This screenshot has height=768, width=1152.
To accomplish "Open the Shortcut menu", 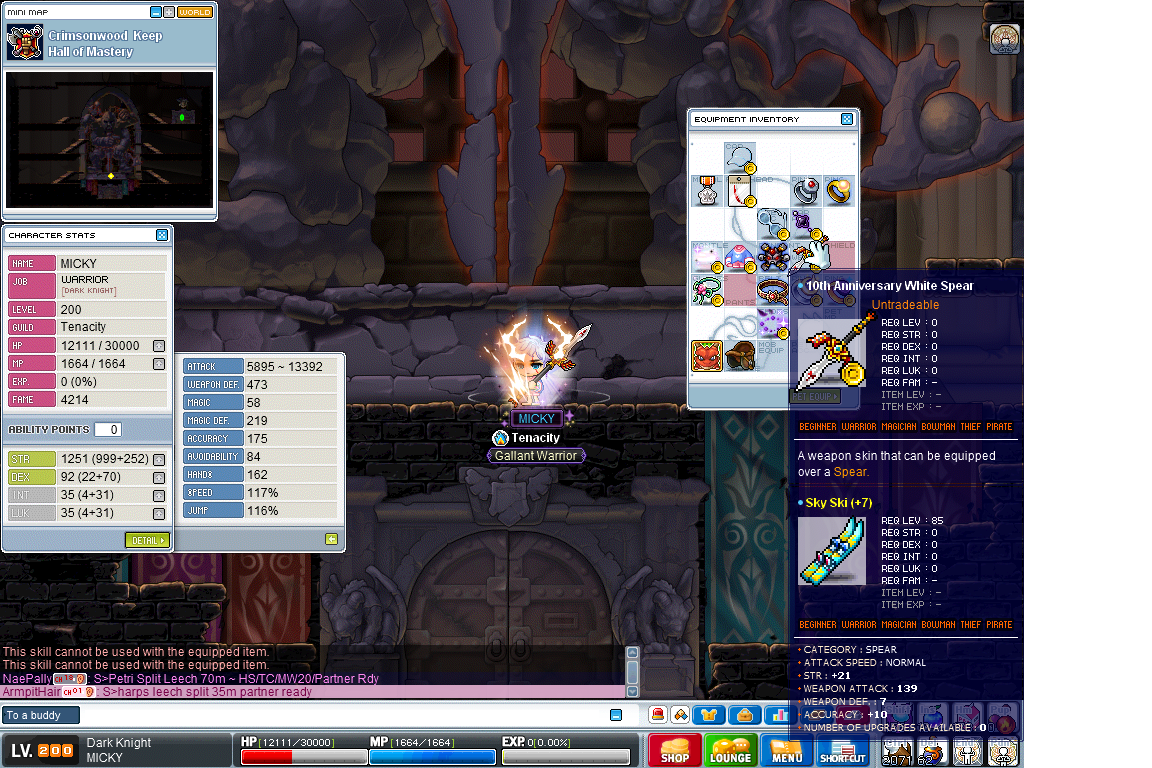I will (x=843, y=751).
